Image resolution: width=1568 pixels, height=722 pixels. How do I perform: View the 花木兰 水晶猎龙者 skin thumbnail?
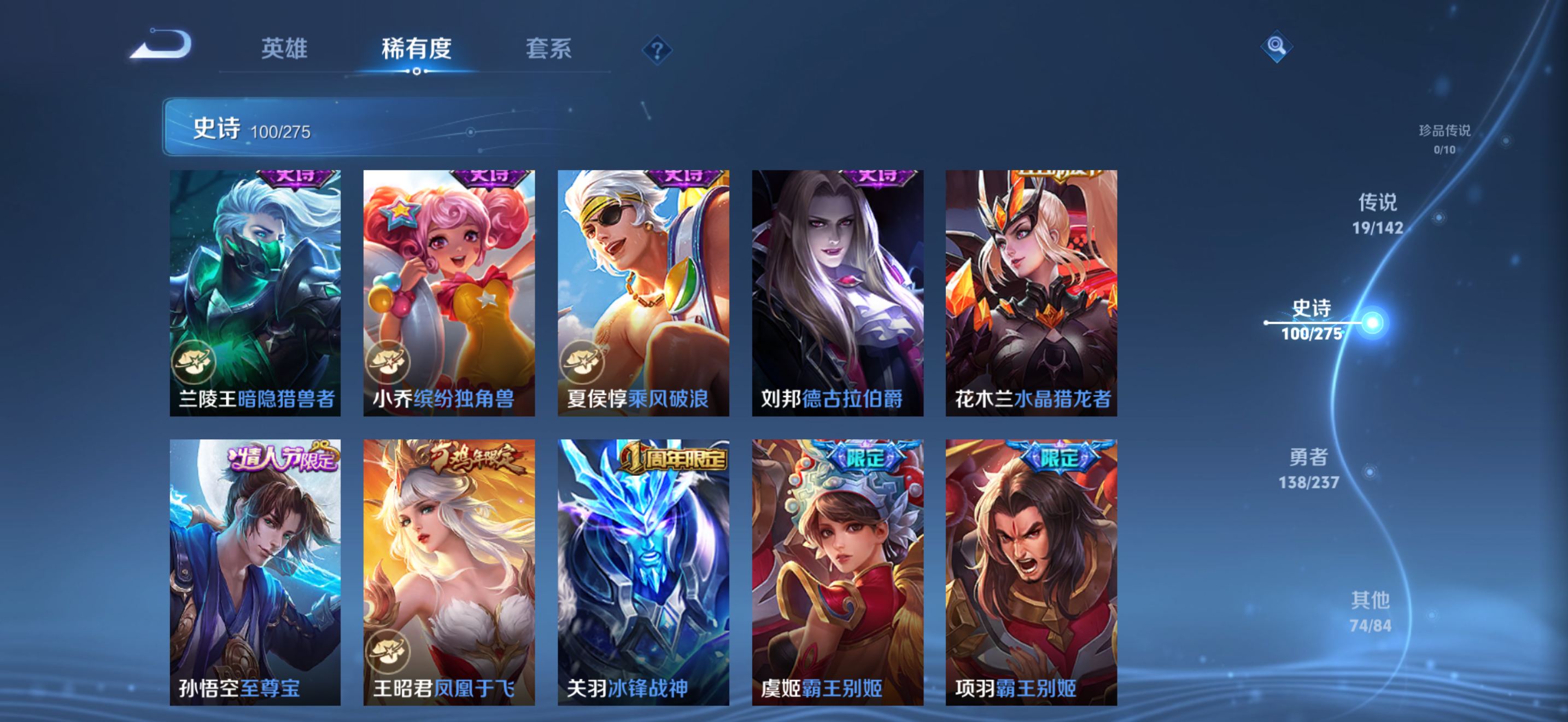(1030, 292)
